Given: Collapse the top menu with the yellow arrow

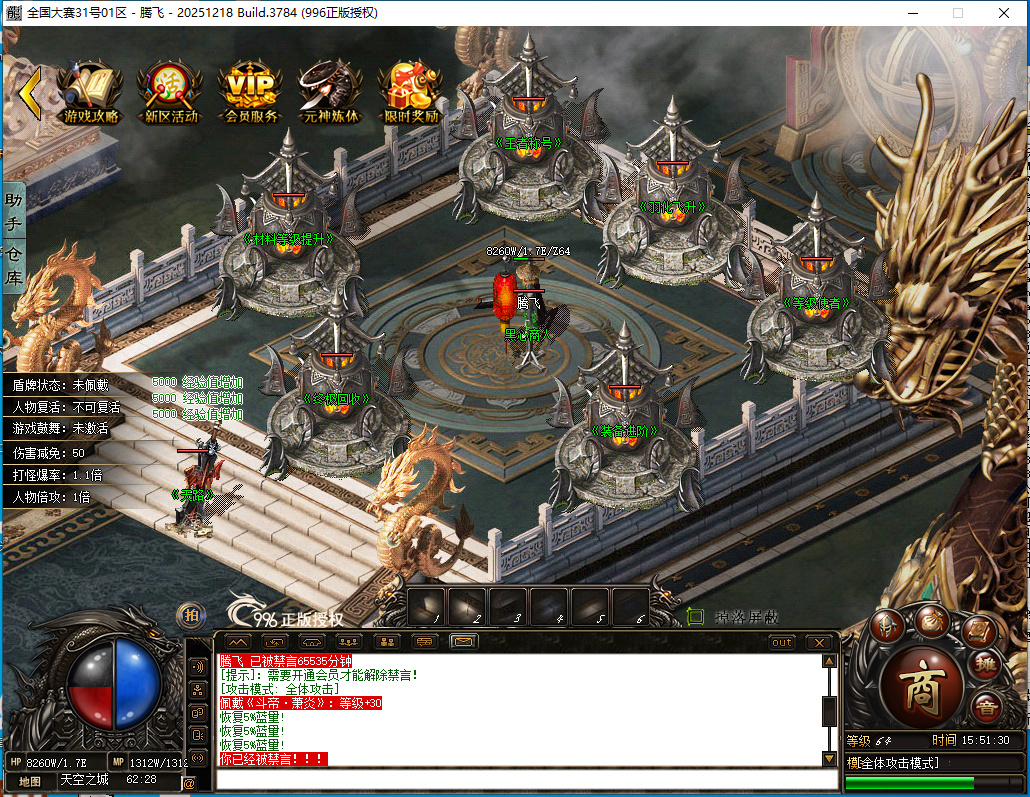Looking at the screenshot, I should pos(30,92).
